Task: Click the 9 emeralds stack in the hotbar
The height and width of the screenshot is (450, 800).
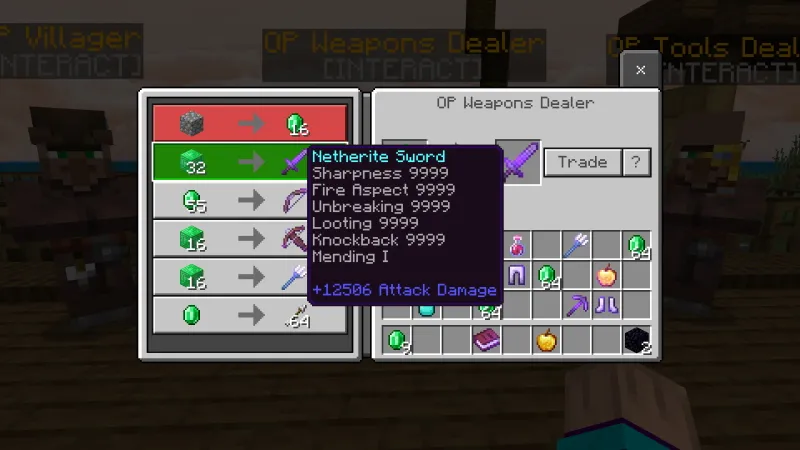Action: click(398, 340)
